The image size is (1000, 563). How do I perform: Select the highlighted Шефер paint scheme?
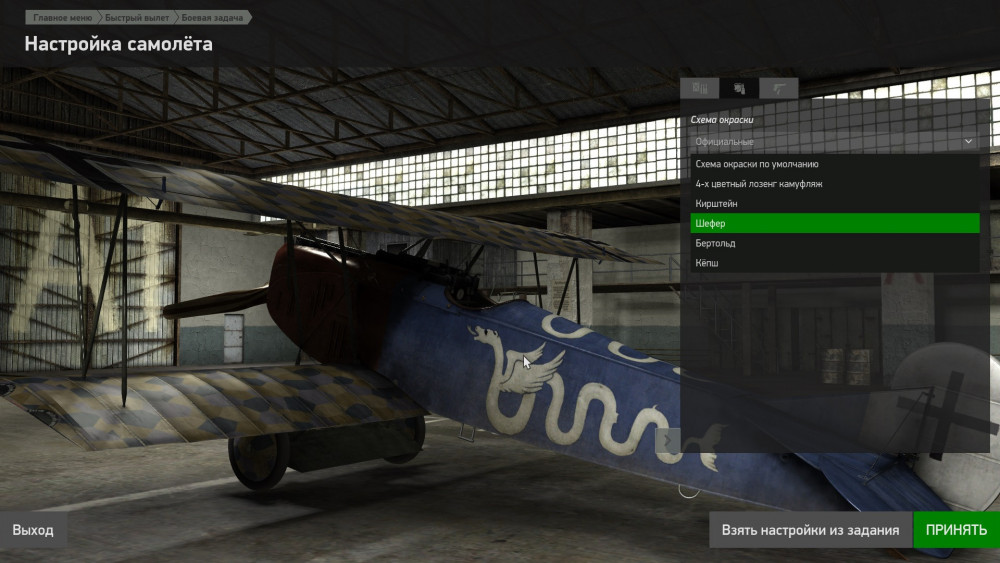834,223
